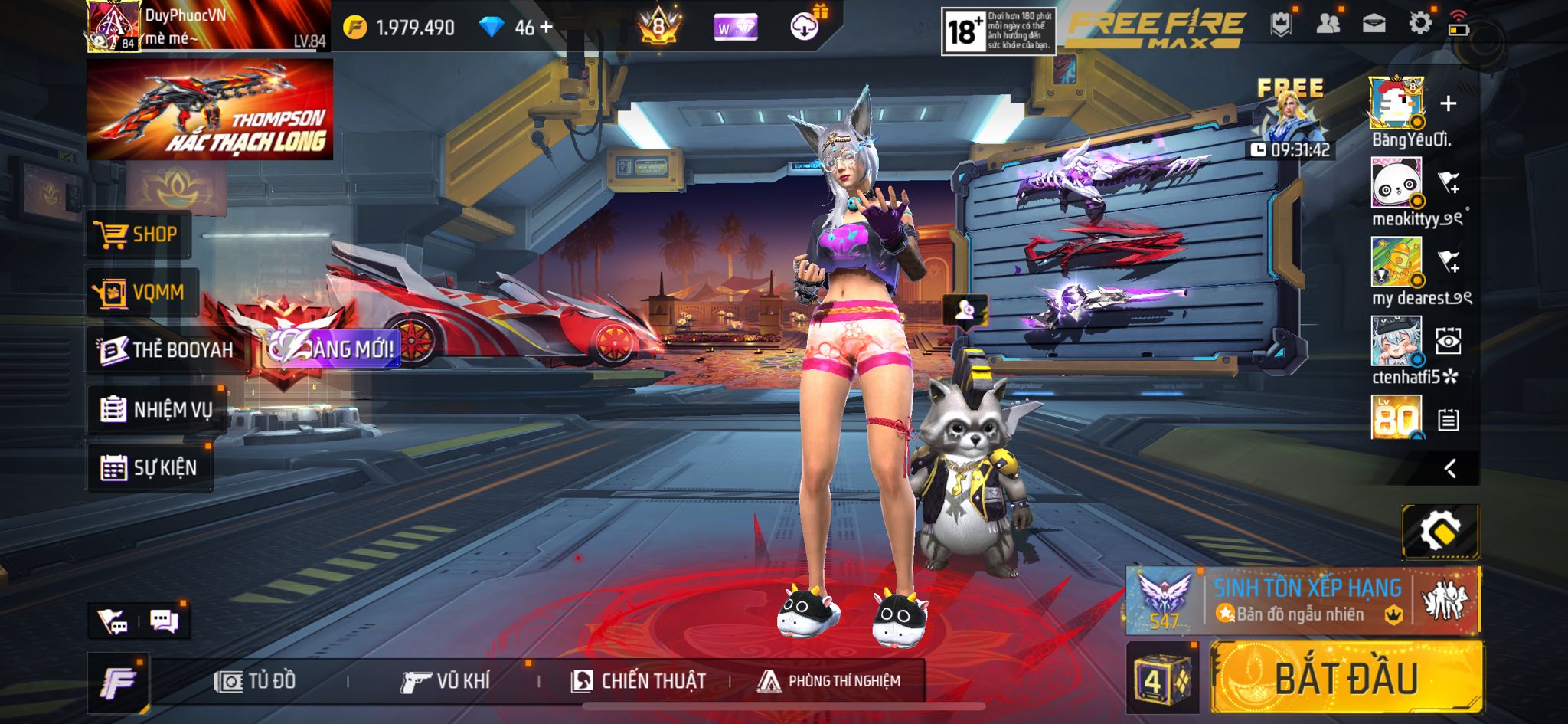Open the friends list icon
1568x724 pixels.
[x=1328, y=24]
